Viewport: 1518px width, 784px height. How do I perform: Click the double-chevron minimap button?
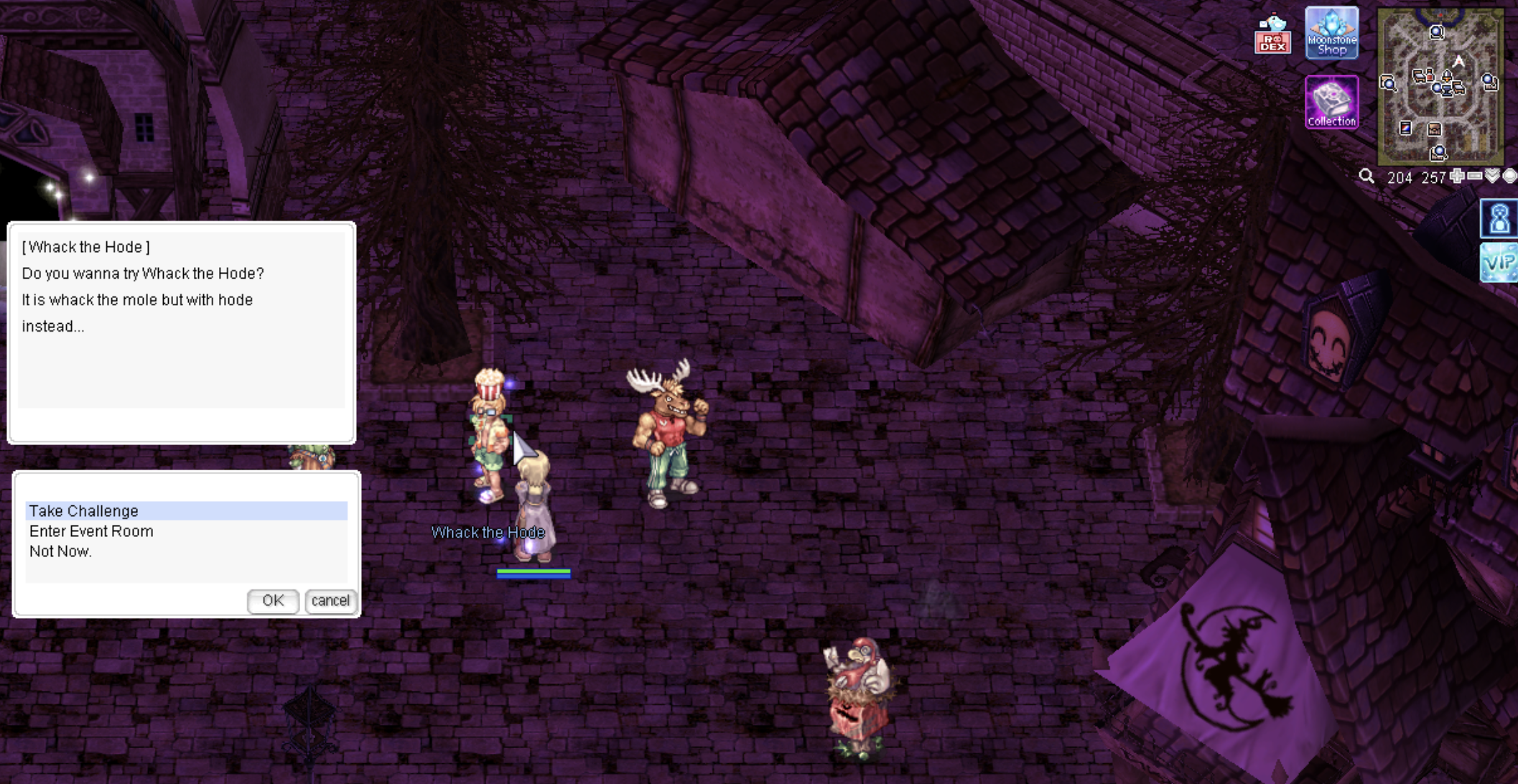pyautogui.click(x=1493, y=176)
